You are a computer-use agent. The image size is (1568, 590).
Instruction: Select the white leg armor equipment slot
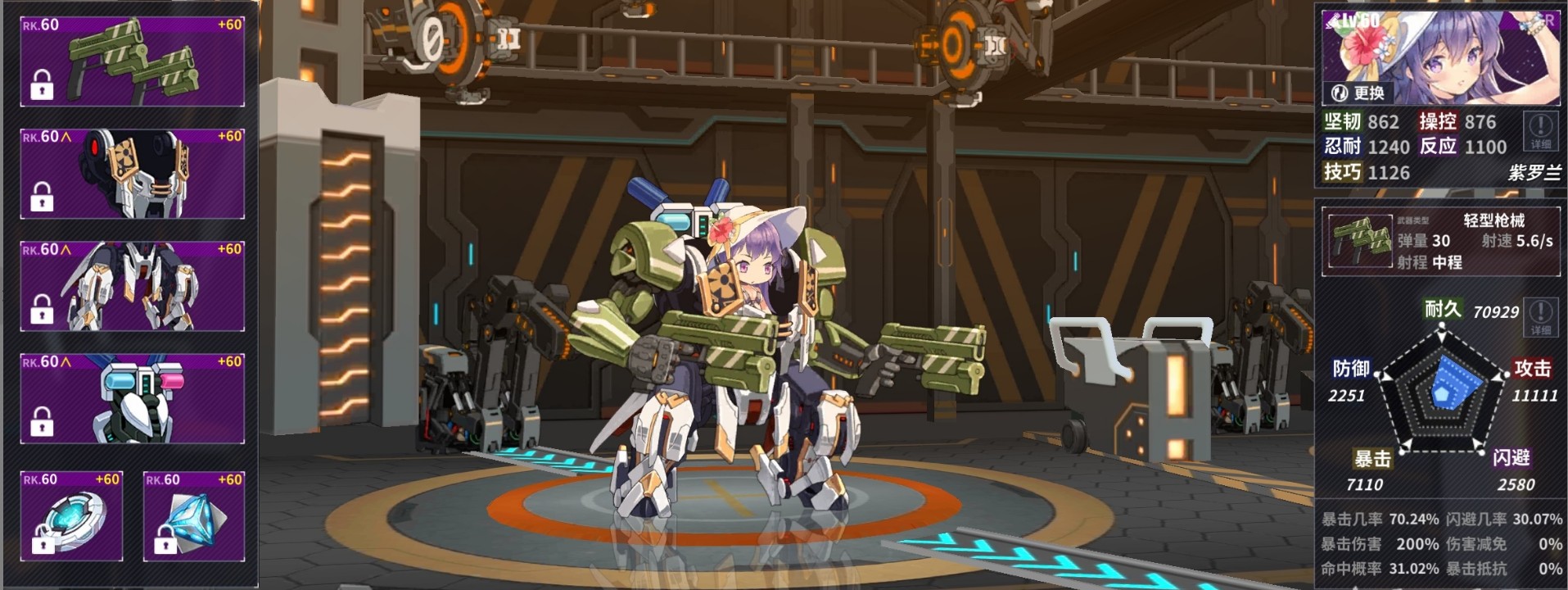pos(133,286)
